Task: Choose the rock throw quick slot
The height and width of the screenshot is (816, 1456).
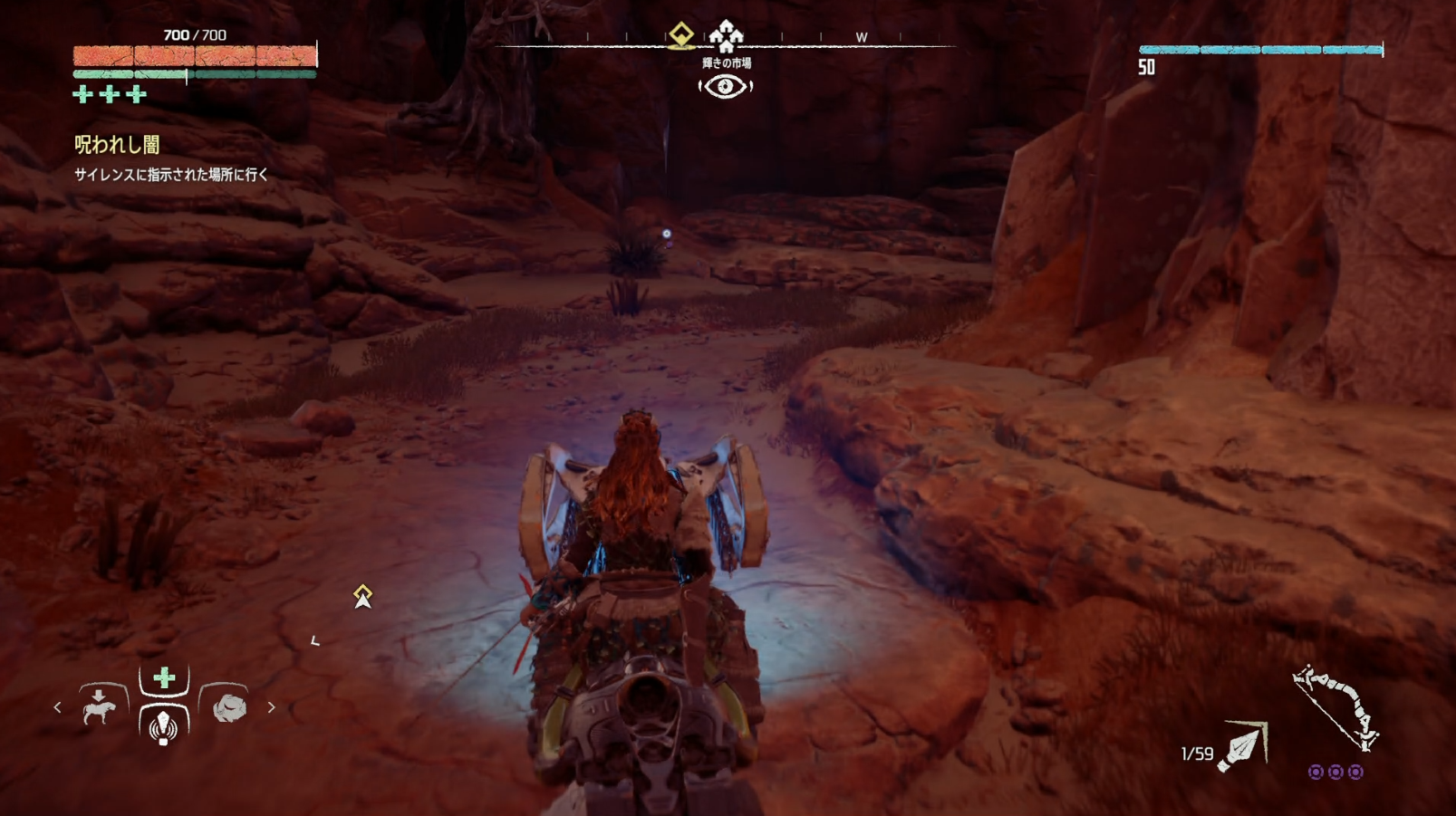Action: (x=228, y=706)
